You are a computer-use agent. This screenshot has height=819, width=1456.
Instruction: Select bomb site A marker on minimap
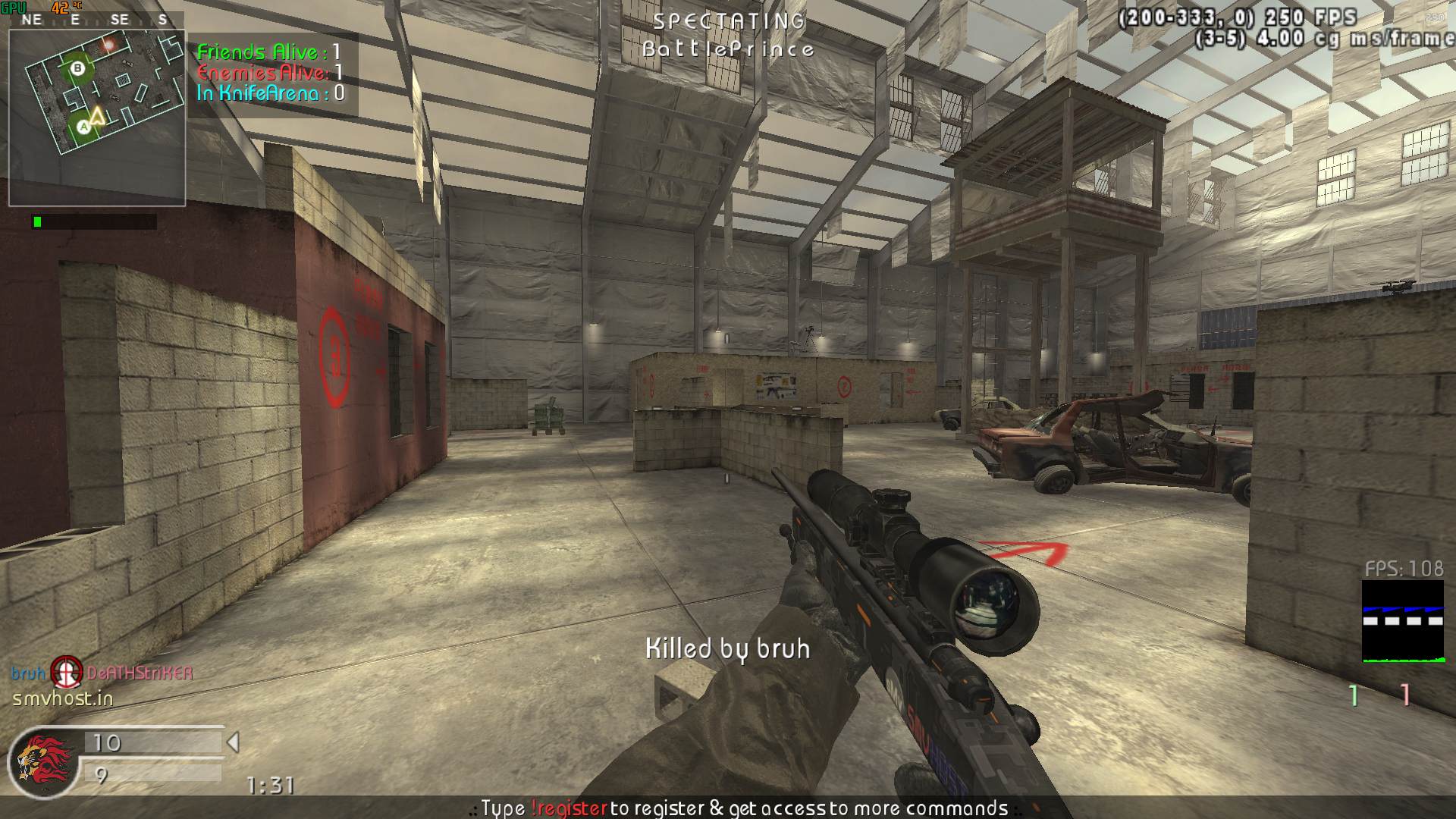point(83,127)
